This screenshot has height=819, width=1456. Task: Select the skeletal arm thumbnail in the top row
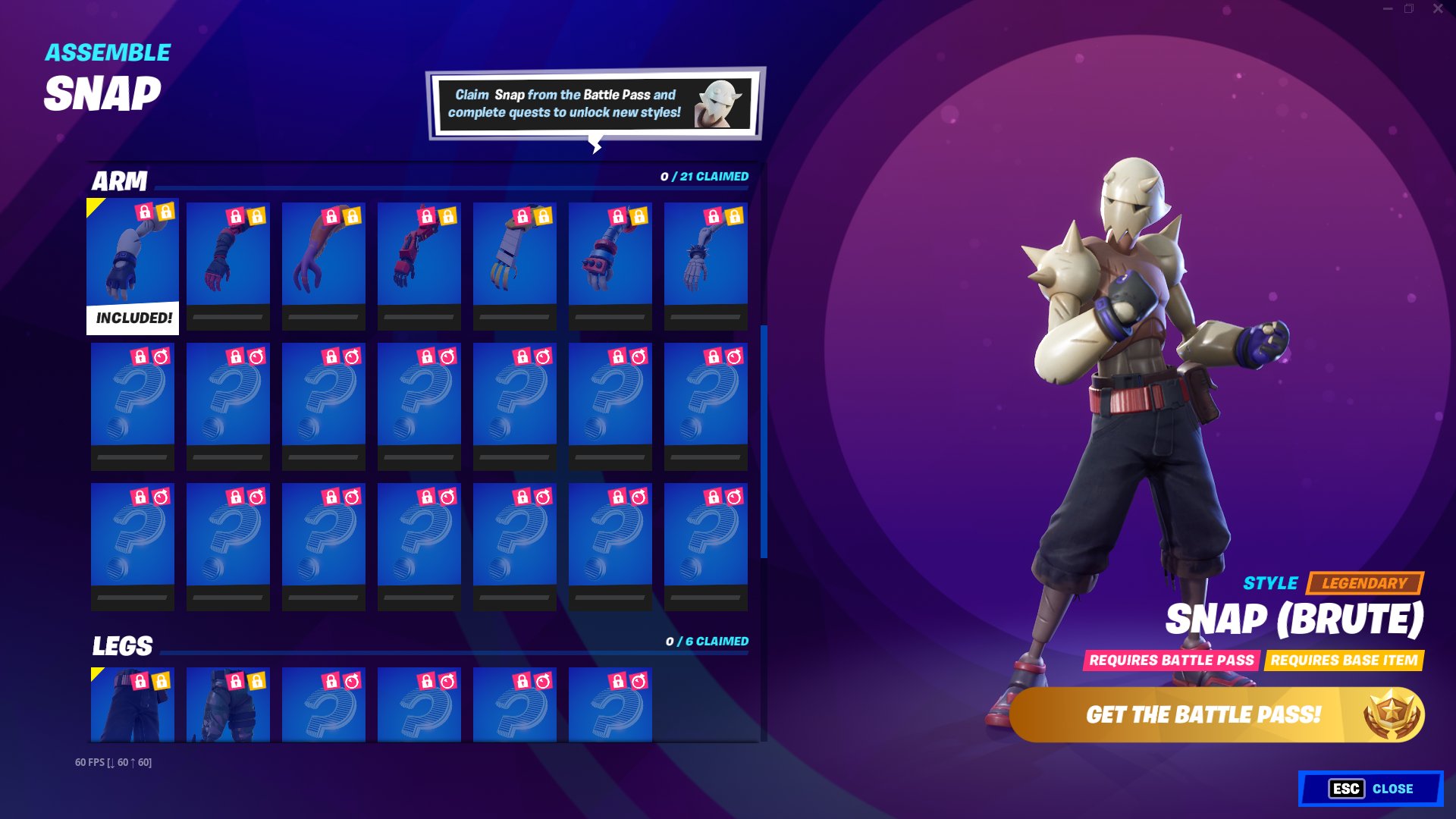pos(705,262)
